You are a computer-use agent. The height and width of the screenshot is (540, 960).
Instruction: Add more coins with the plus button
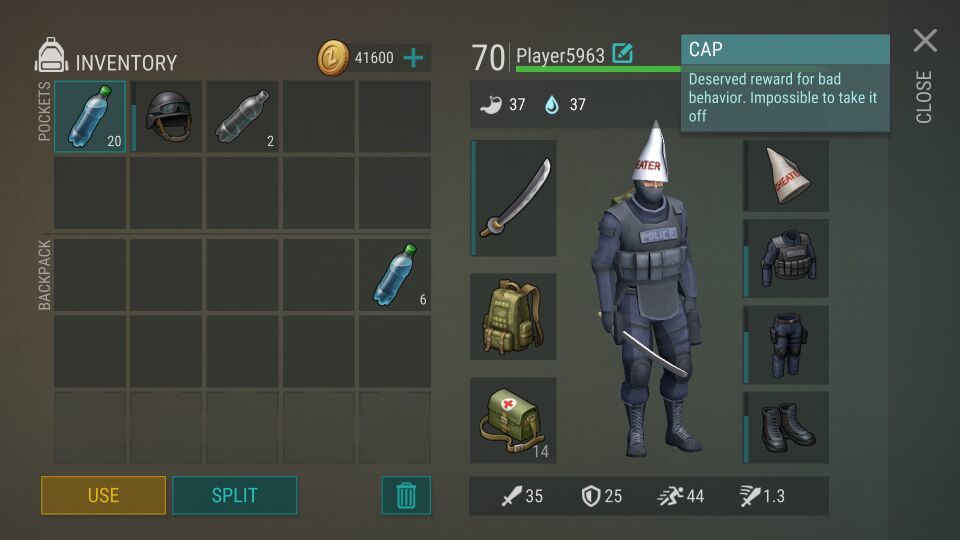tap(414, 58)
